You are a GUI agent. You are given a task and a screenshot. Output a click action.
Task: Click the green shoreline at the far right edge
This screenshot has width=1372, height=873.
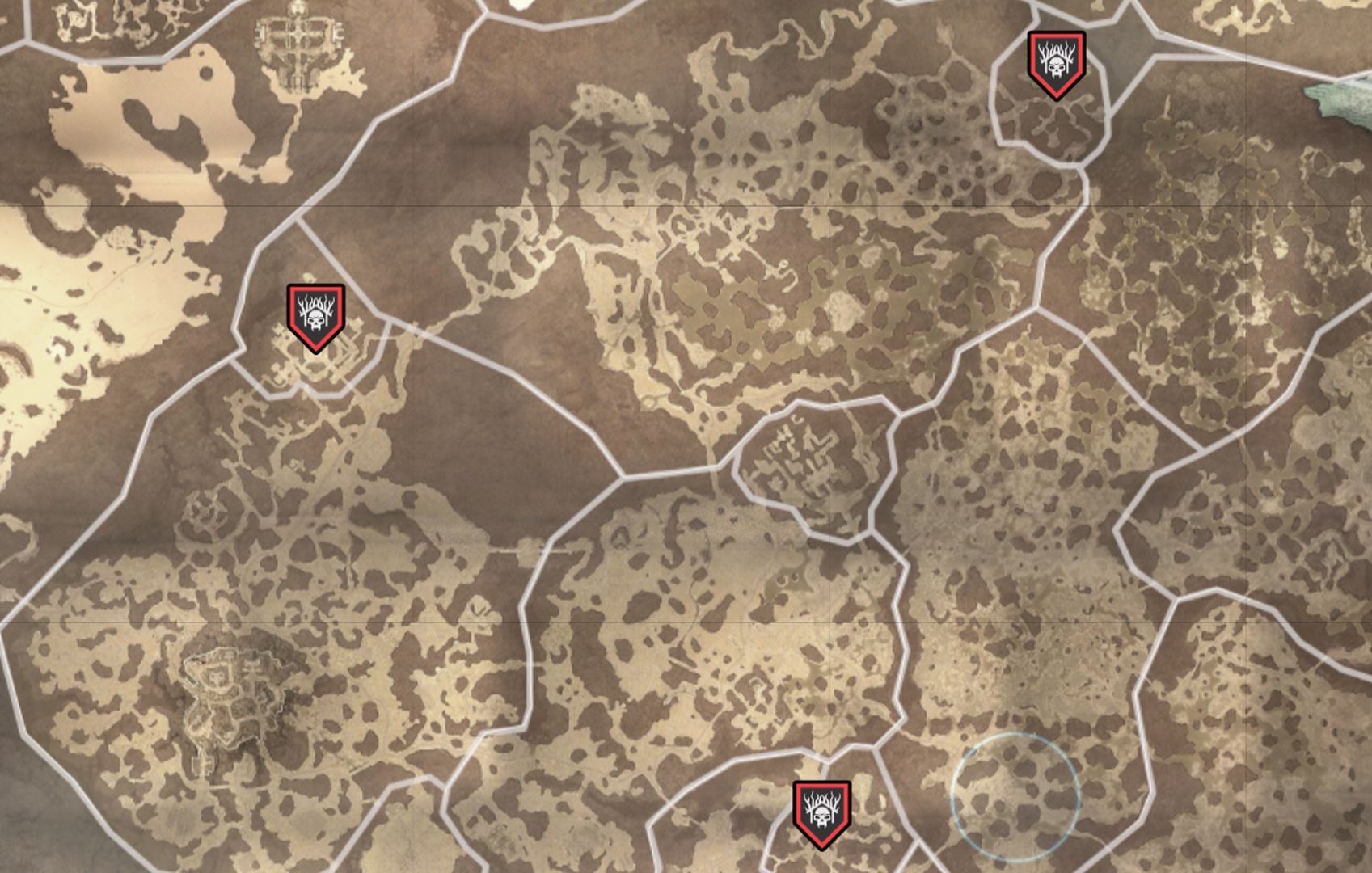1350,97
